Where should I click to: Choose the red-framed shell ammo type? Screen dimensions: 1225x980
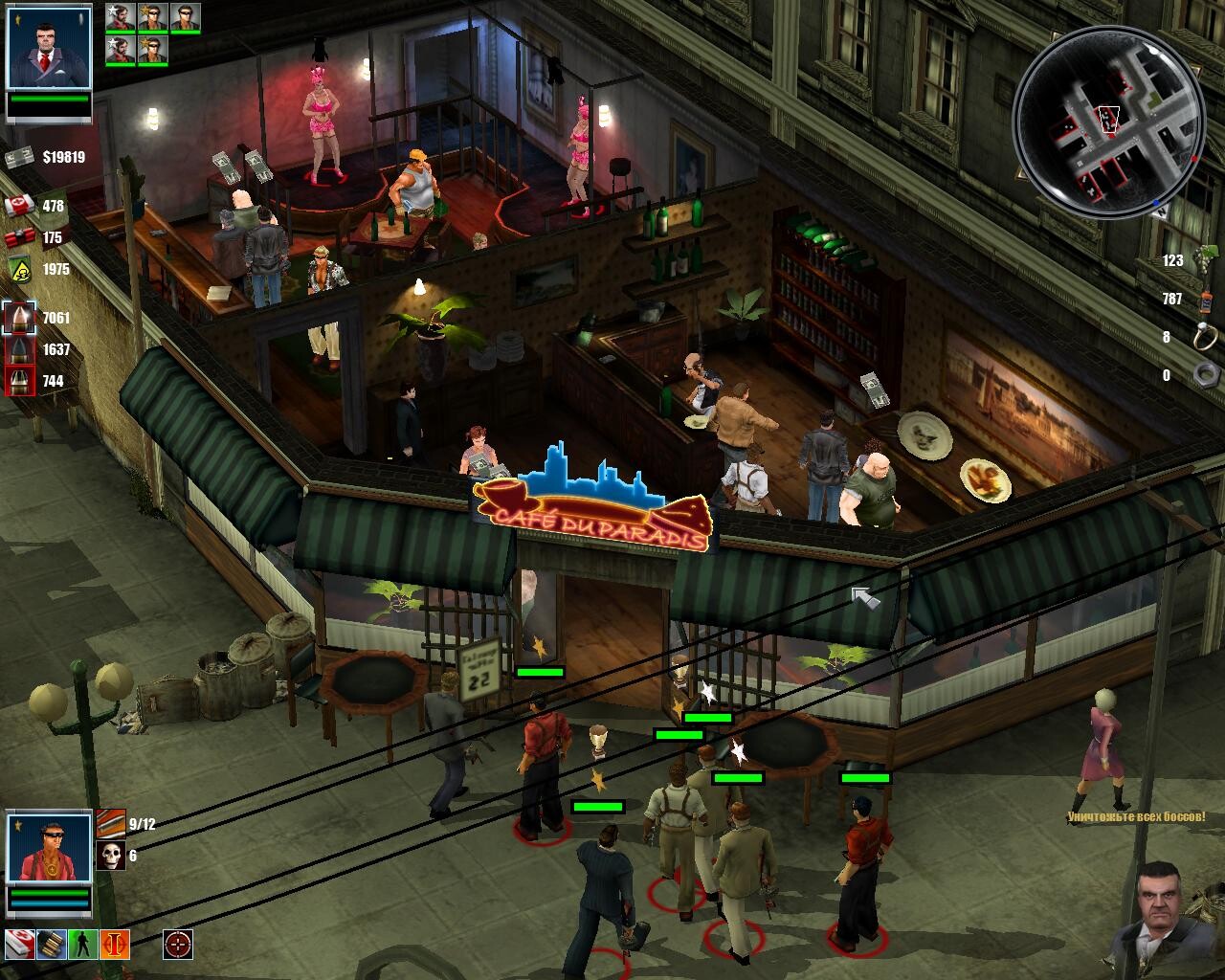19,381
